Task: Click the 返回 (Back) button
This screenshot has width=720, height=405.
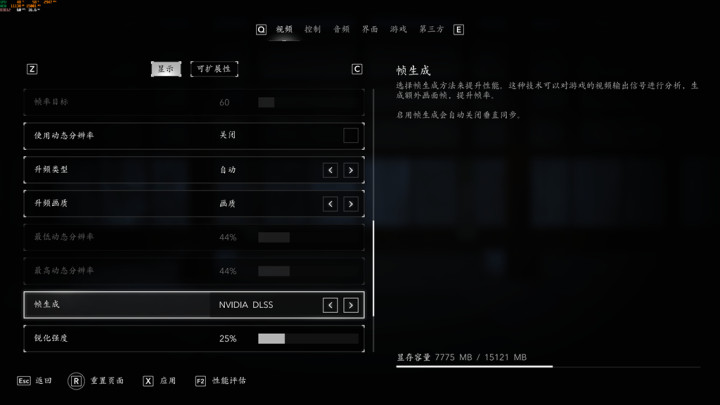Action: tap(35, 381)
